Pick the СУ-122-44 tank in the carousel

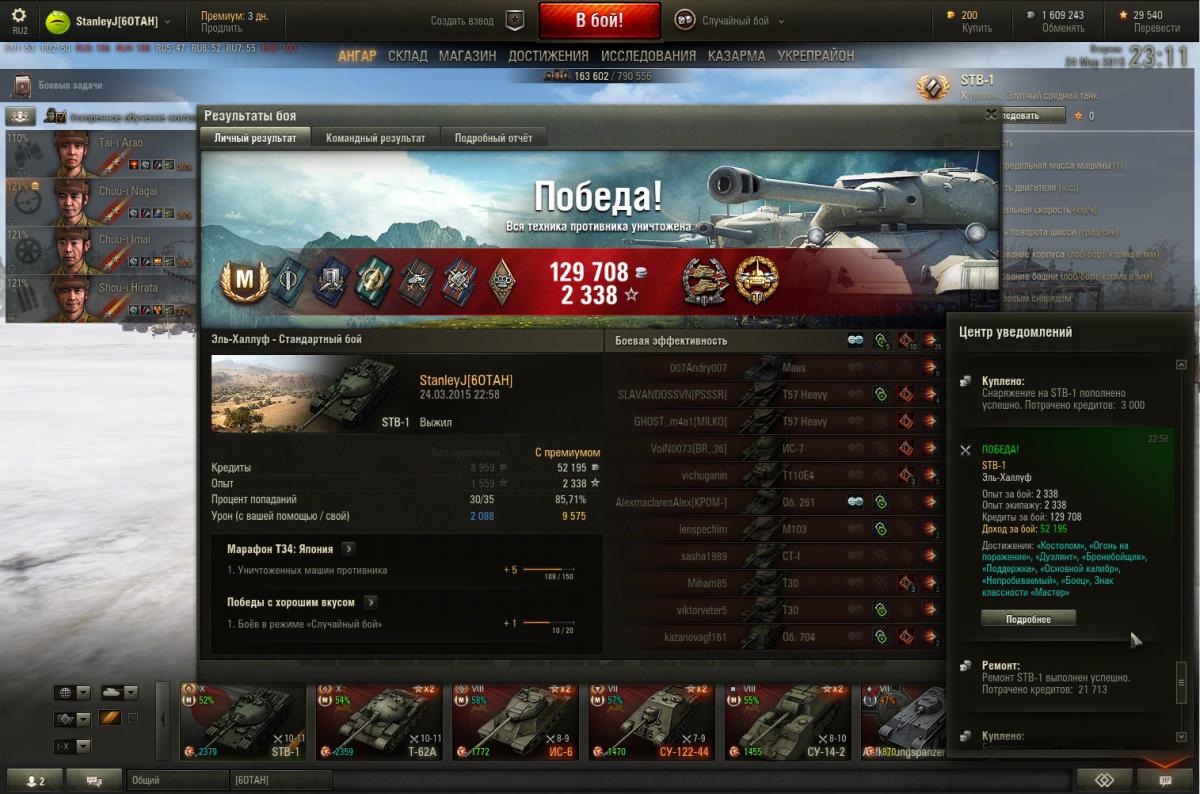[x=650, y=720]
